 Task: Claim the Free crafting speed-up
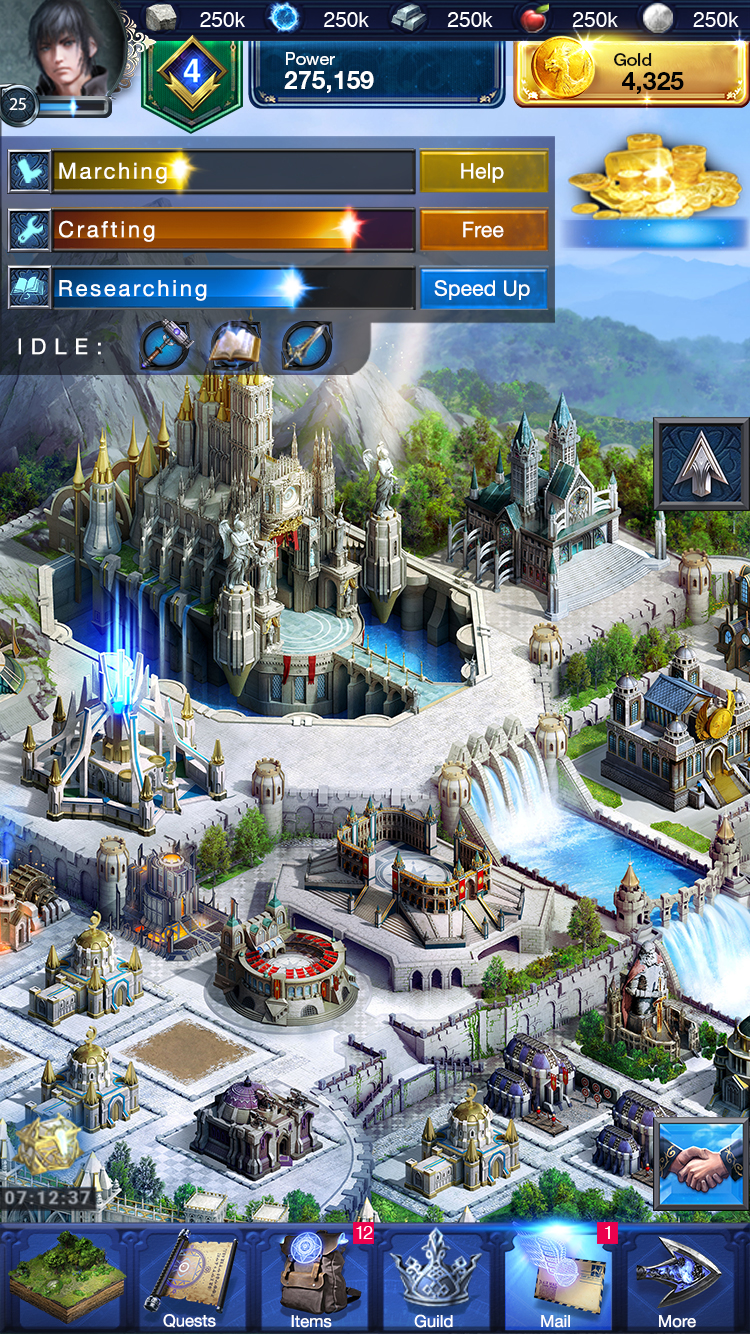(483, 230)
